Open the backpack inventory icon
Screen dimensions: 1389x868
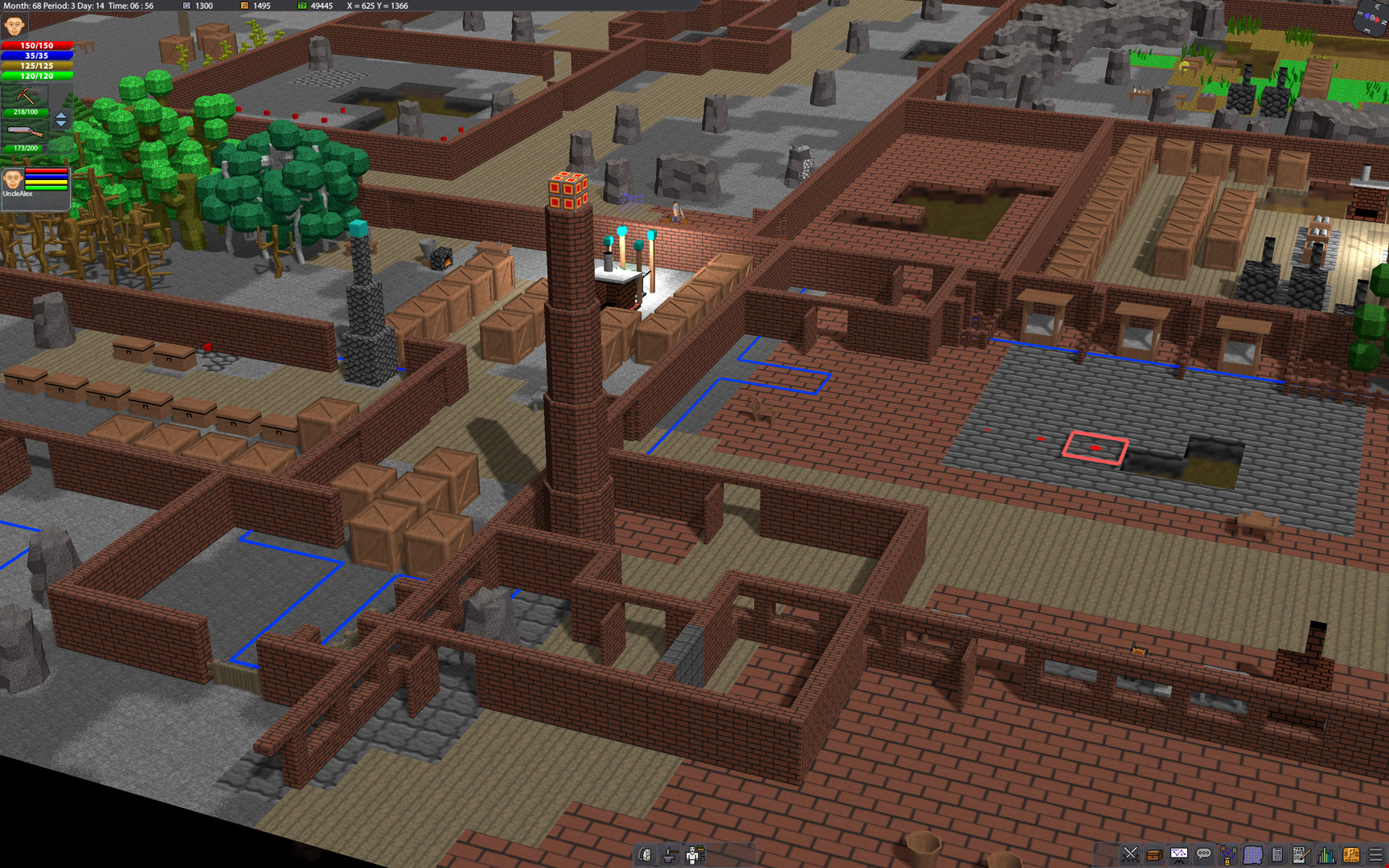pyautogui.click(x=645, y=855)
